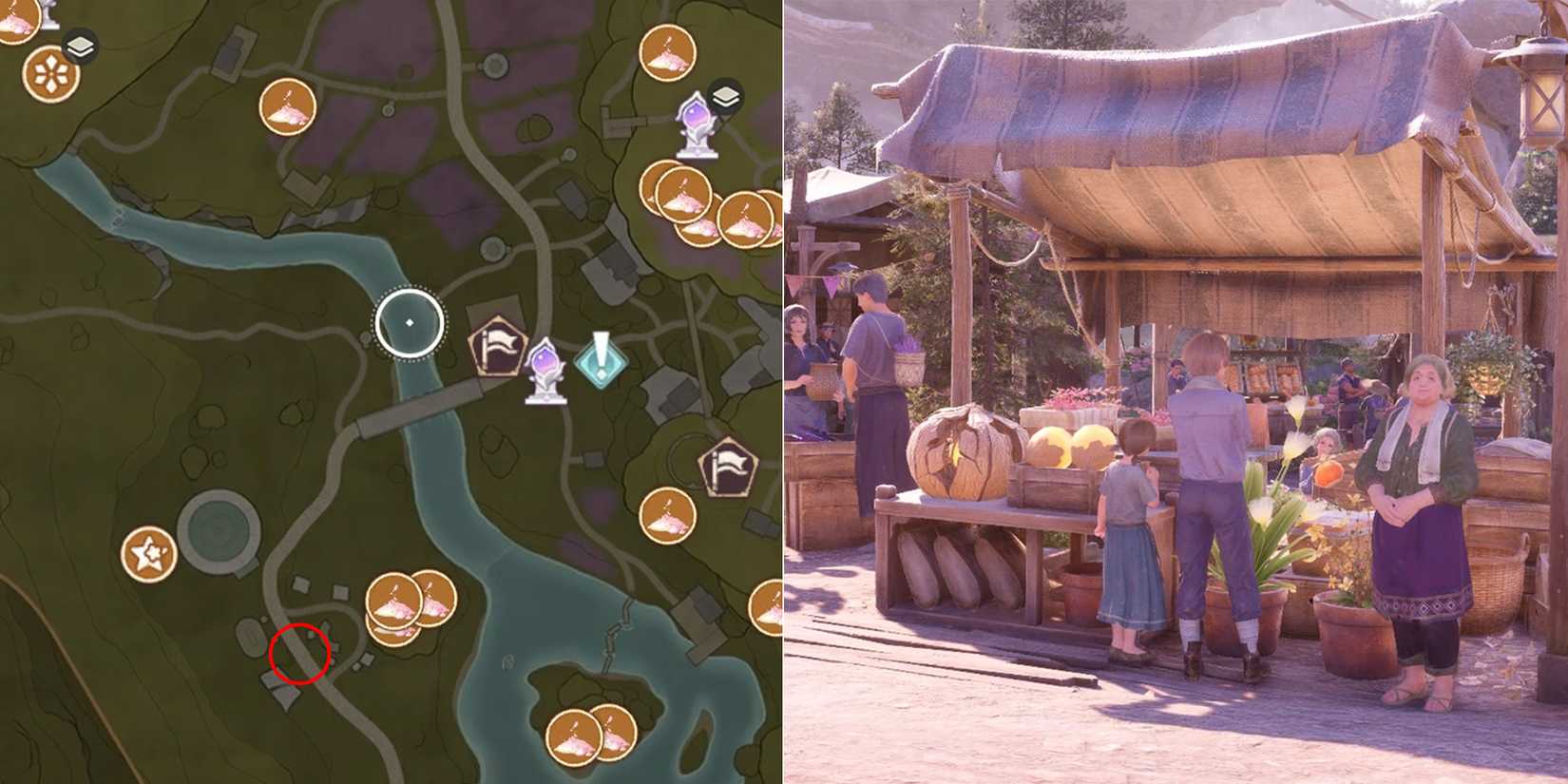Select the paired collectible icons south of the bridge

[x=404, y=602]
